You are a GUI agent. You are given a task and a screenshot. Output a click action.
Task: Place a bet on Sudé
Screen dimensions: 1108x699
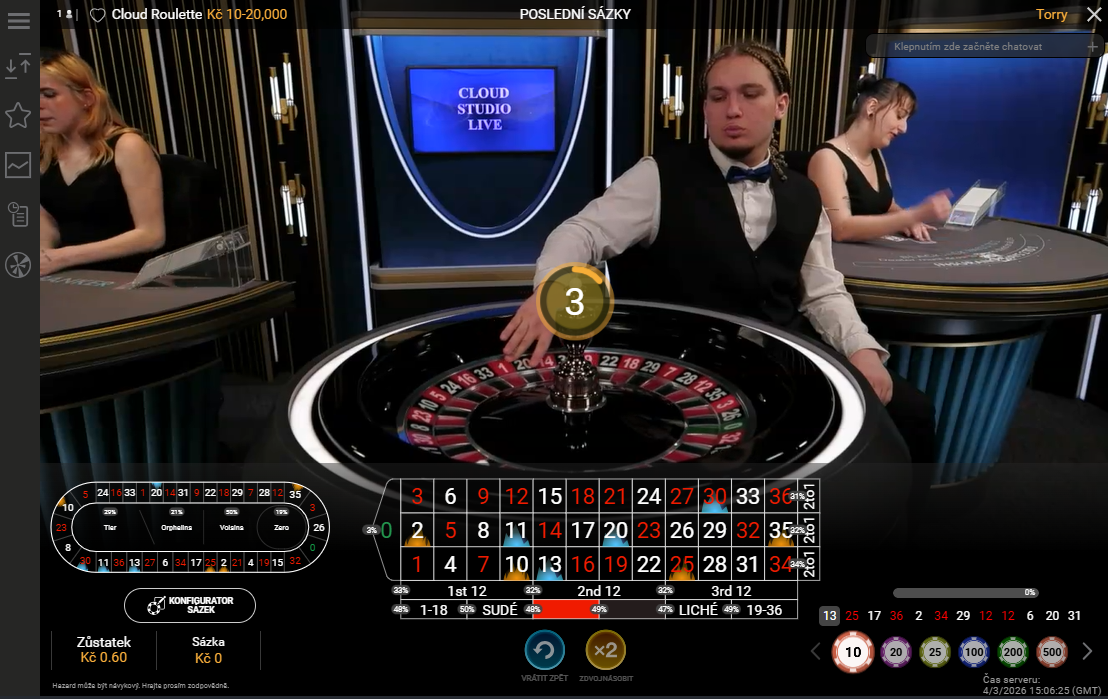(500, 609)
